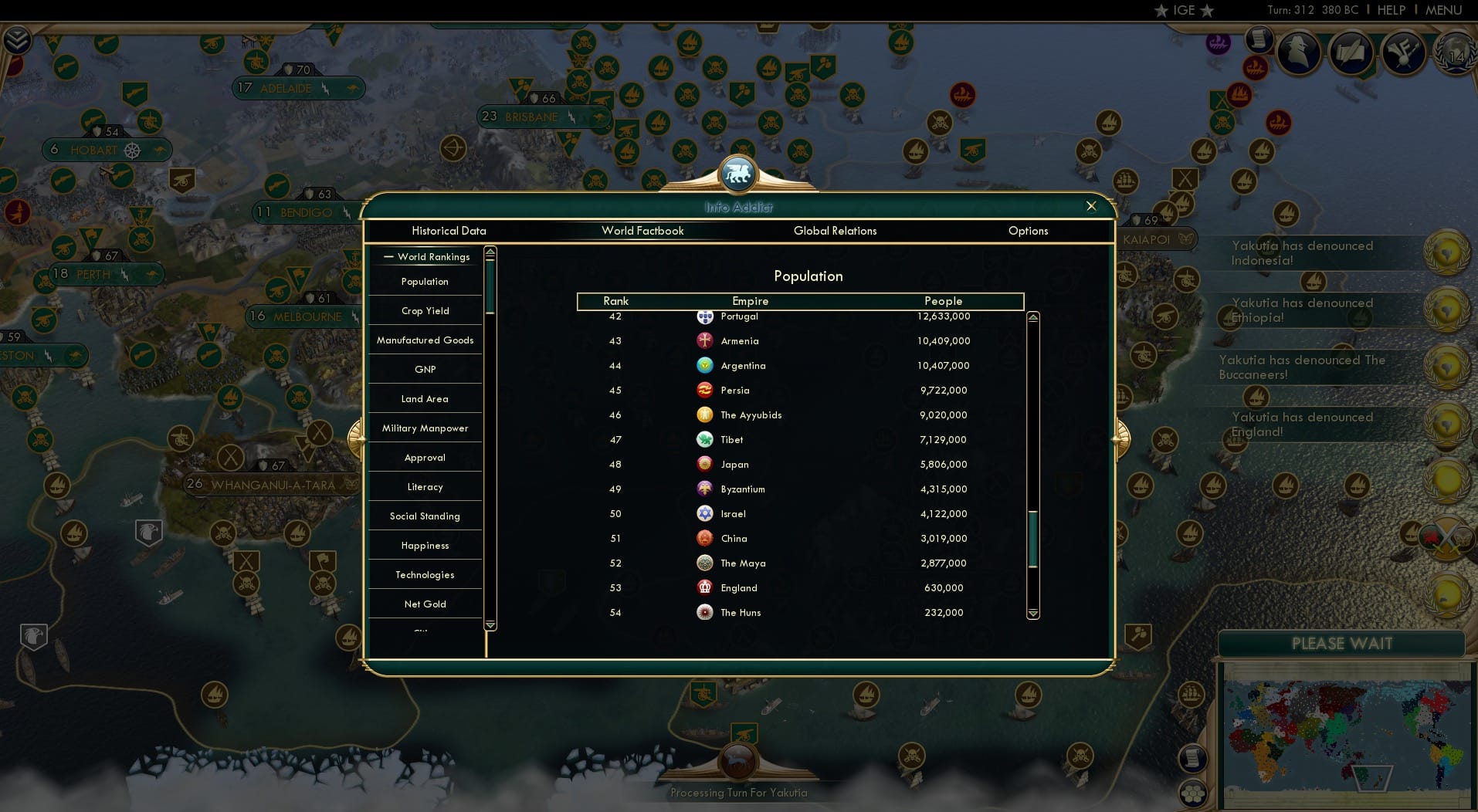Click the Info Addict wolf emblem above the dialog
This screenshot has height=812, width=1478.
pos(738,173)
